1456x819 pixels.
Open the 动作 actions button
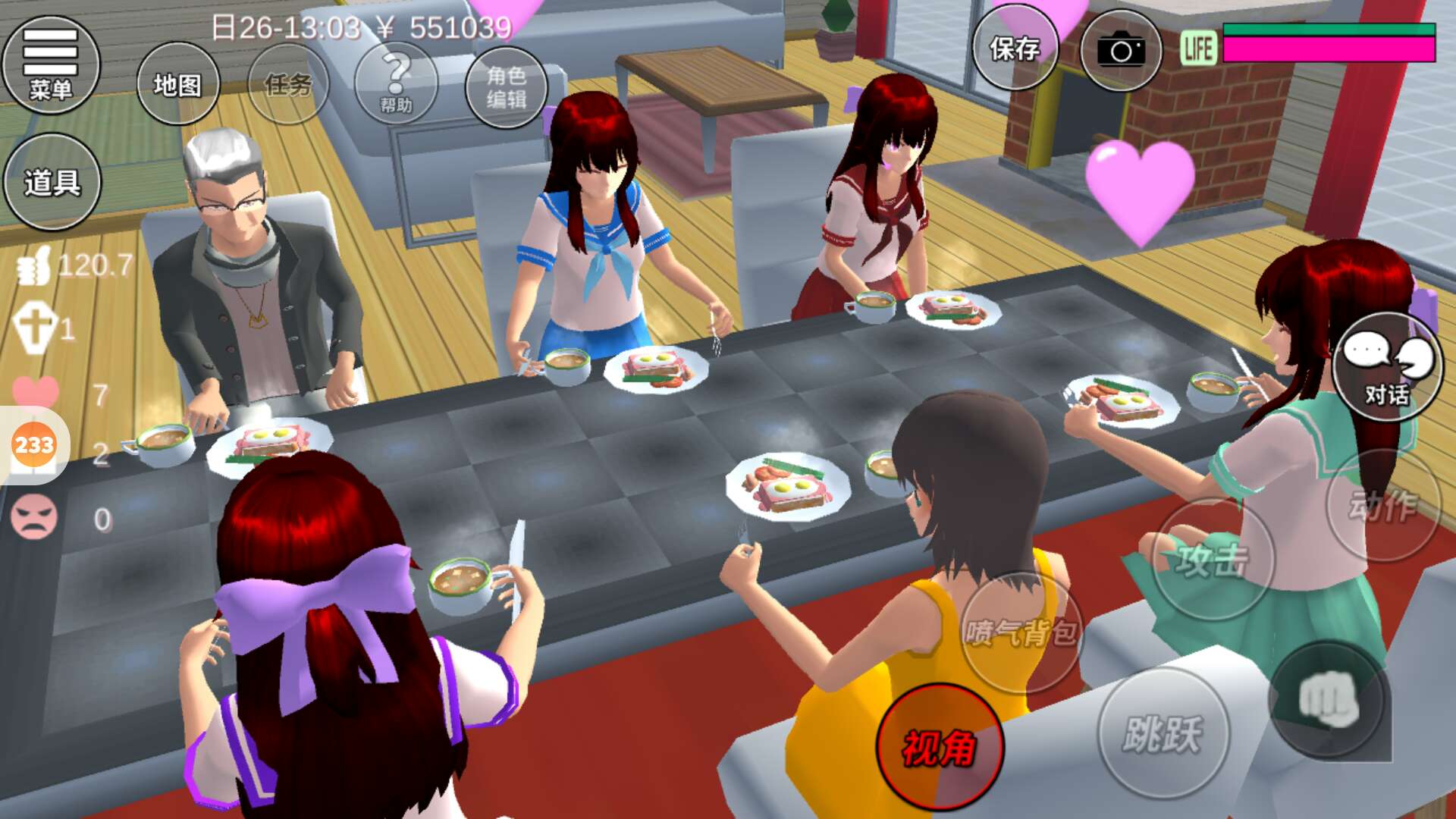[1382, 506]
